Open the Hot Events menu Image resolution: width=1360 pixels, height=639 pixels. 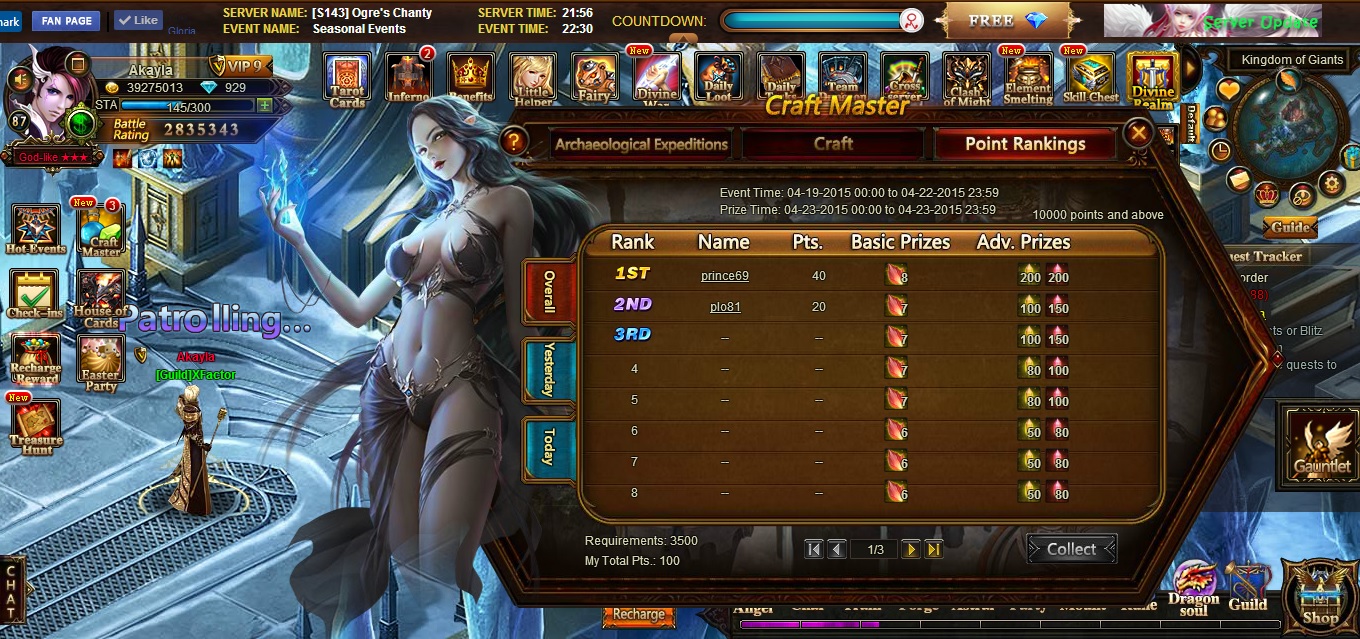35,229
